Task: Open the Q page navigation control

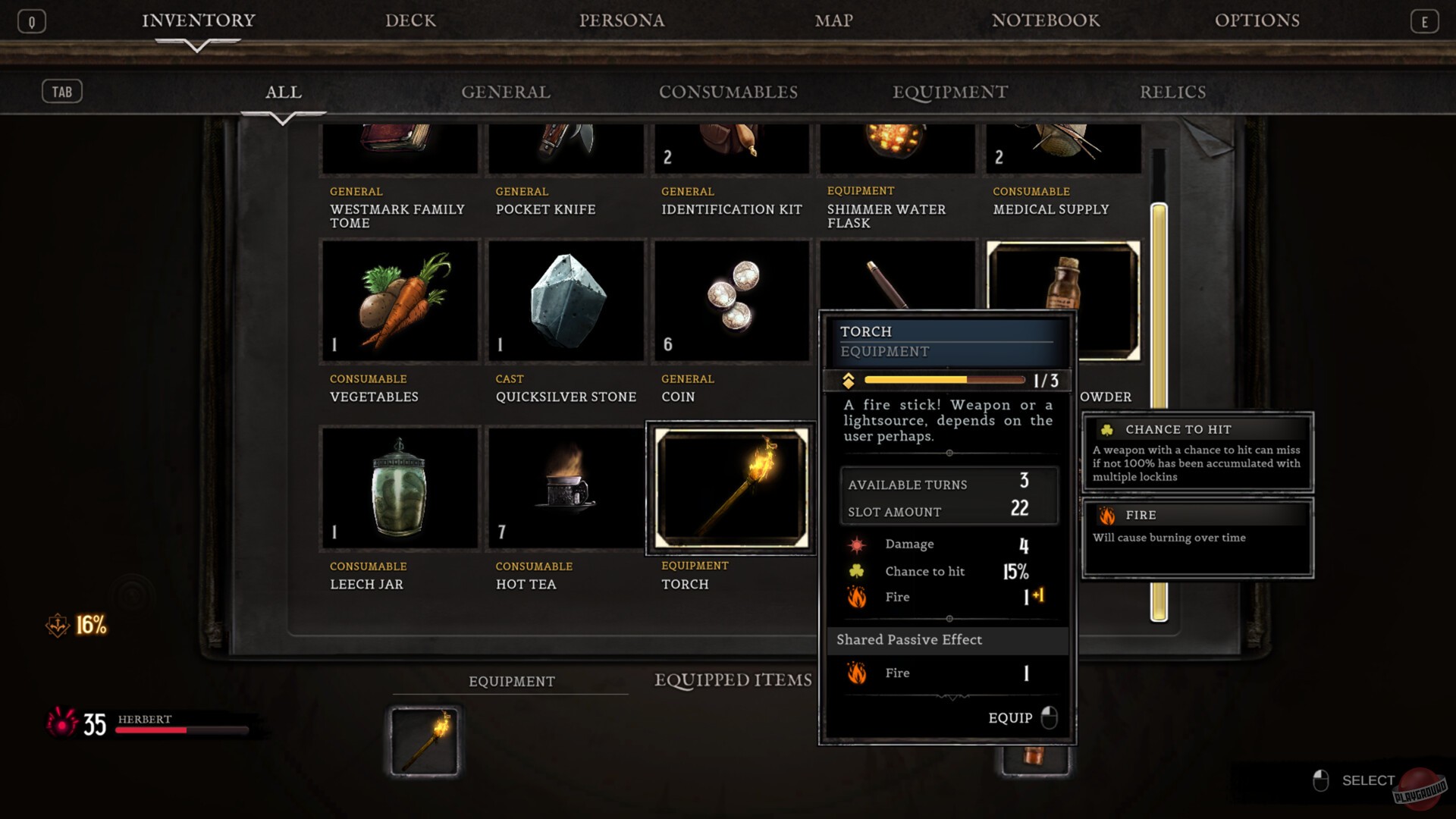Action: (x=31, y=20)
